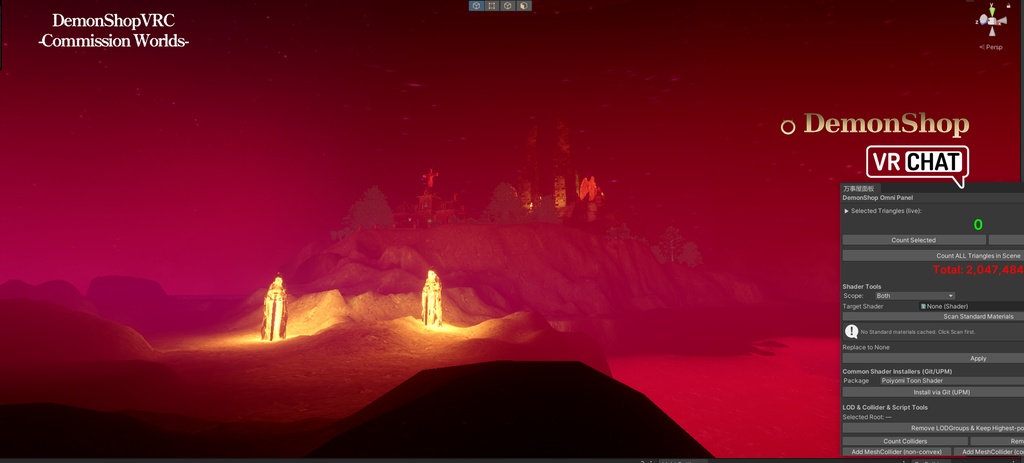Screen dimensions: 1024x463
Task: Select the Target Shader object field
Action: pyautogui.click(x=970, y=306)
